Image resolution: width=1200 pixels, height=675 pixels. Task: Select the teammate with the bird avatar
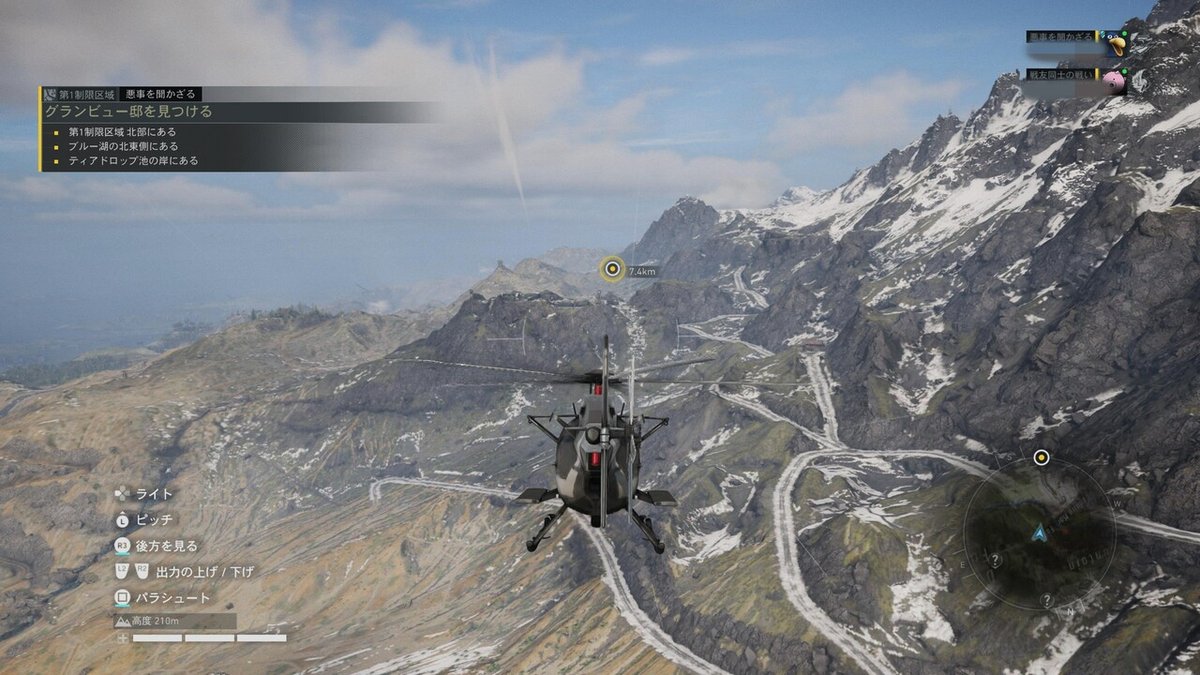[x=1115, y=42]
